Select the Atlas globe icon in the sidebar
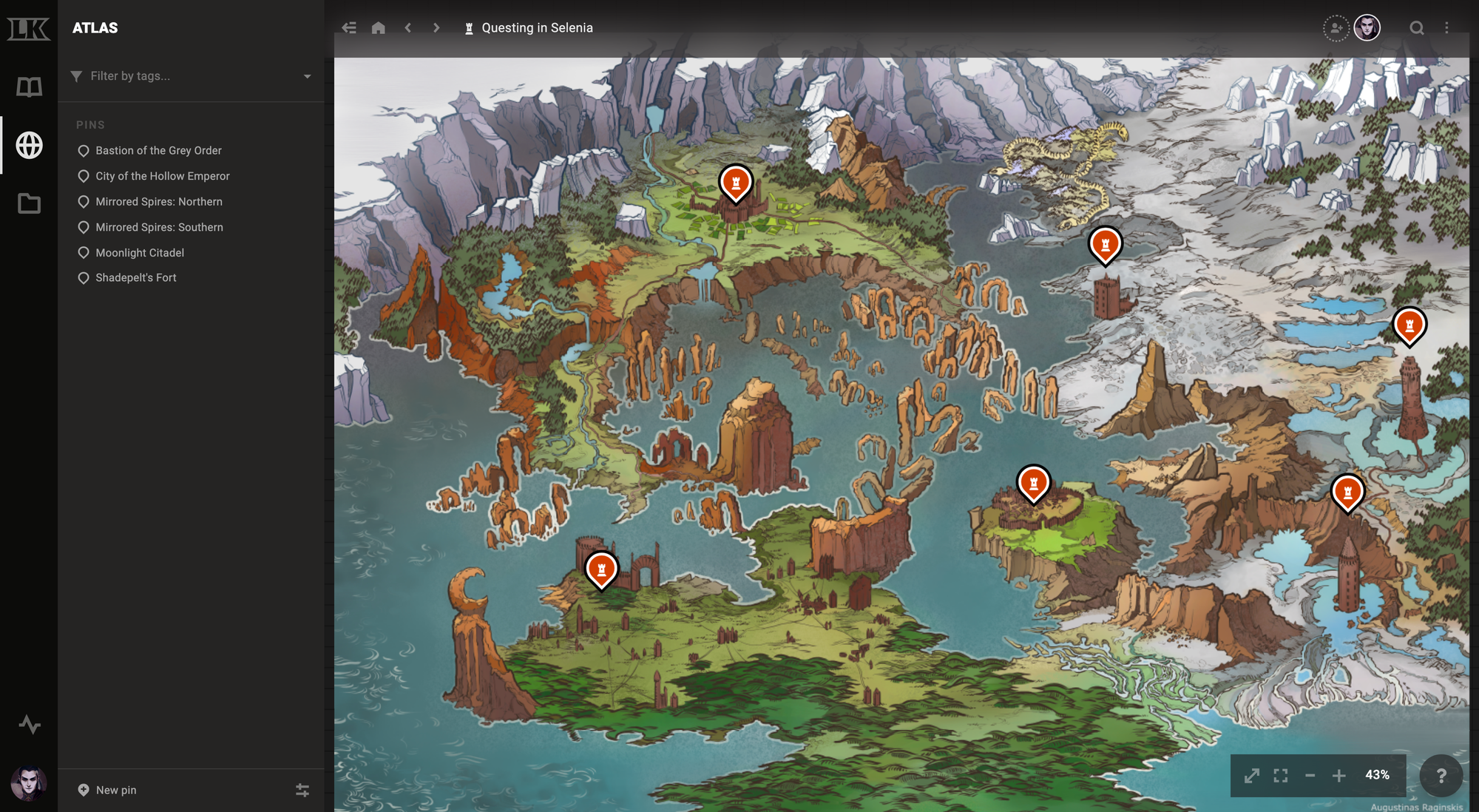Image resolution: width=1479 pixels, height=812 pixels. coord(28,146)
